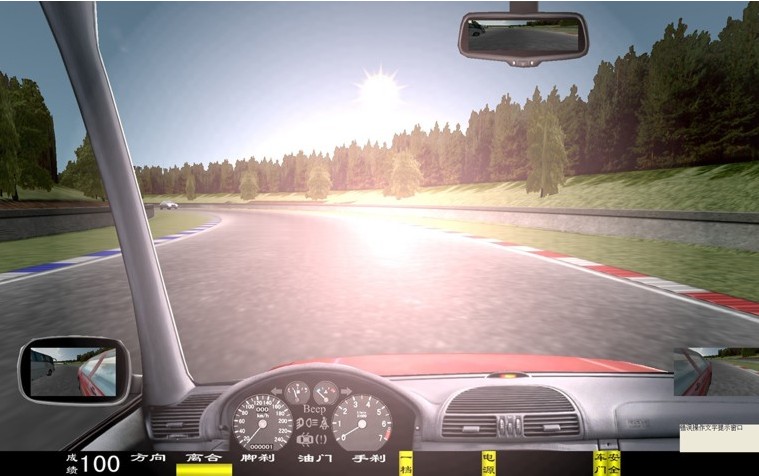Viewport: 759px width, 476px height.
Task: Toggle the 手刹 handbrake indicator
Action: click(369, 459)
